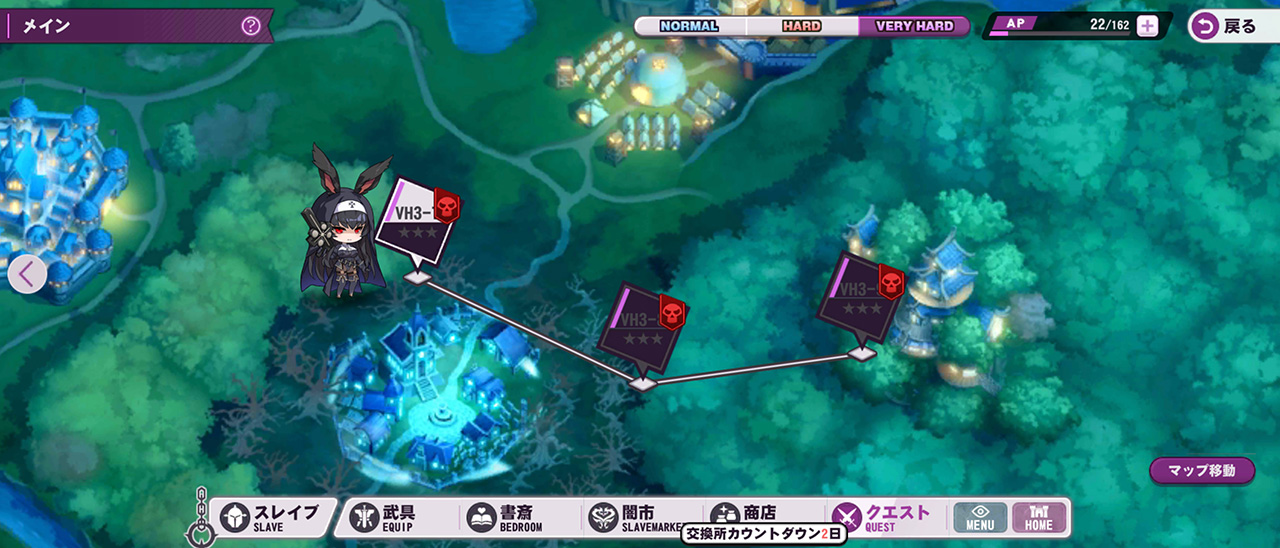Add AP with the plus button
The width and height of the screenshot is (1280, 548).
pyautogui.click(x=1148, y=27)
